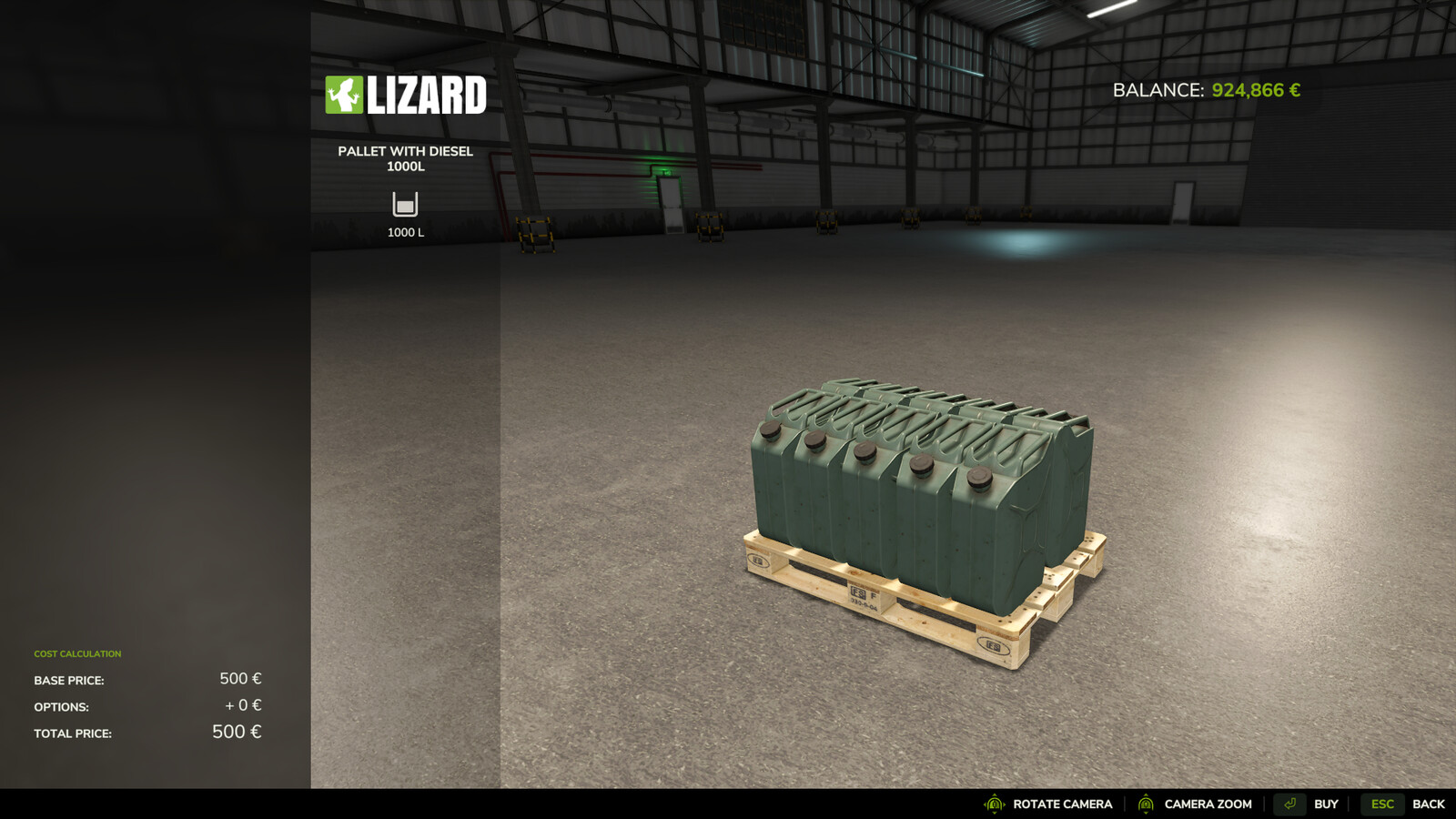Click the fill gauge showing 1000 L

[404, 233]
